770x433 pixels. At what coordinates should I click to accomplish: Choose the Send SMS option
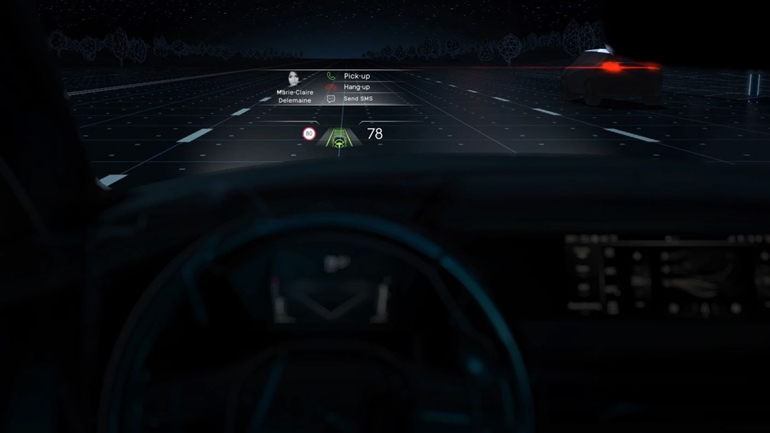(x=355, y=99)
